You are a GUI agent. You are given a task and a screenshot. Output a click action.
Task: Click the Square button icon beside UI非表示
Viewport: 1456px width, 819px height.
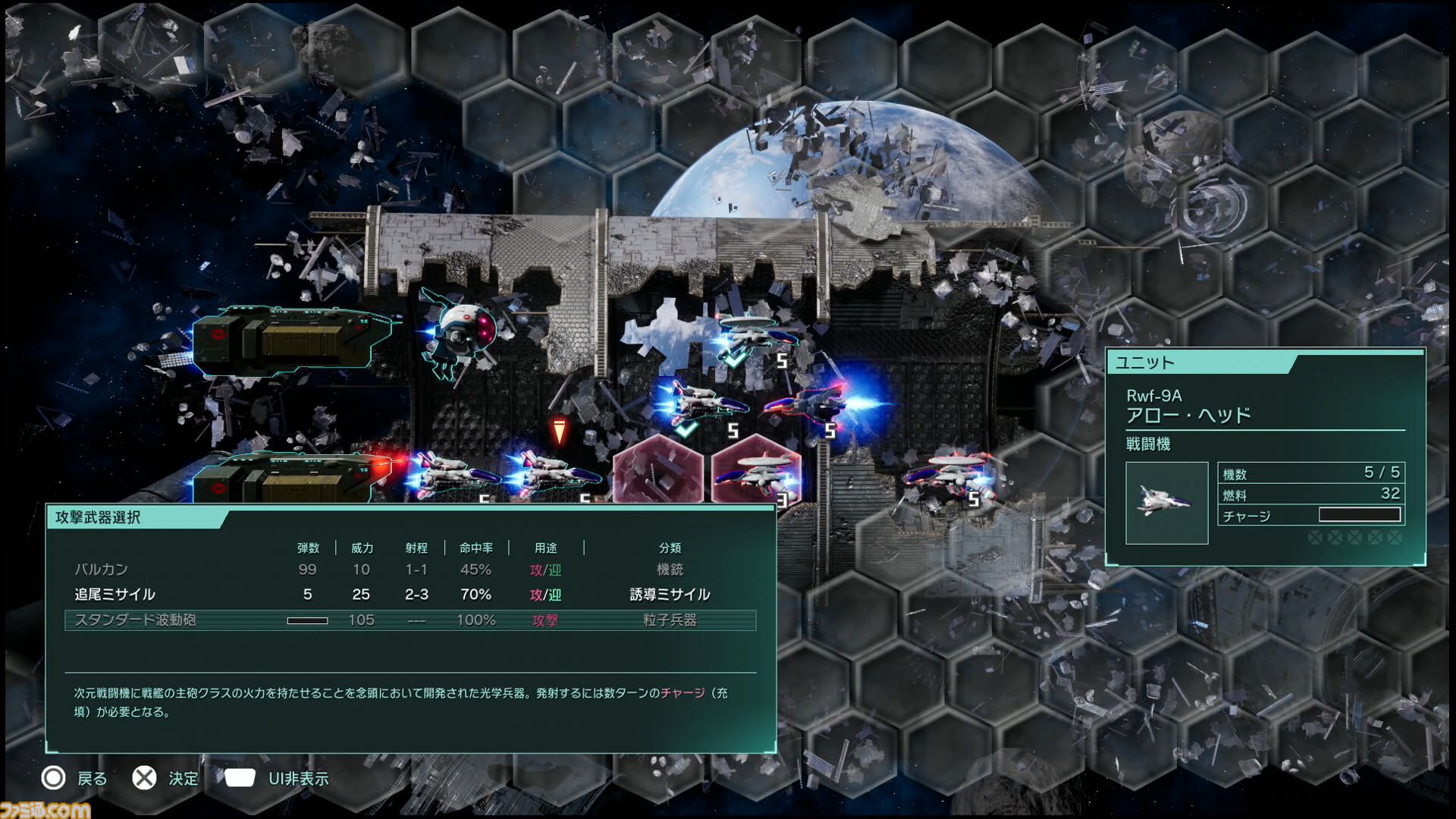(239, 777)
